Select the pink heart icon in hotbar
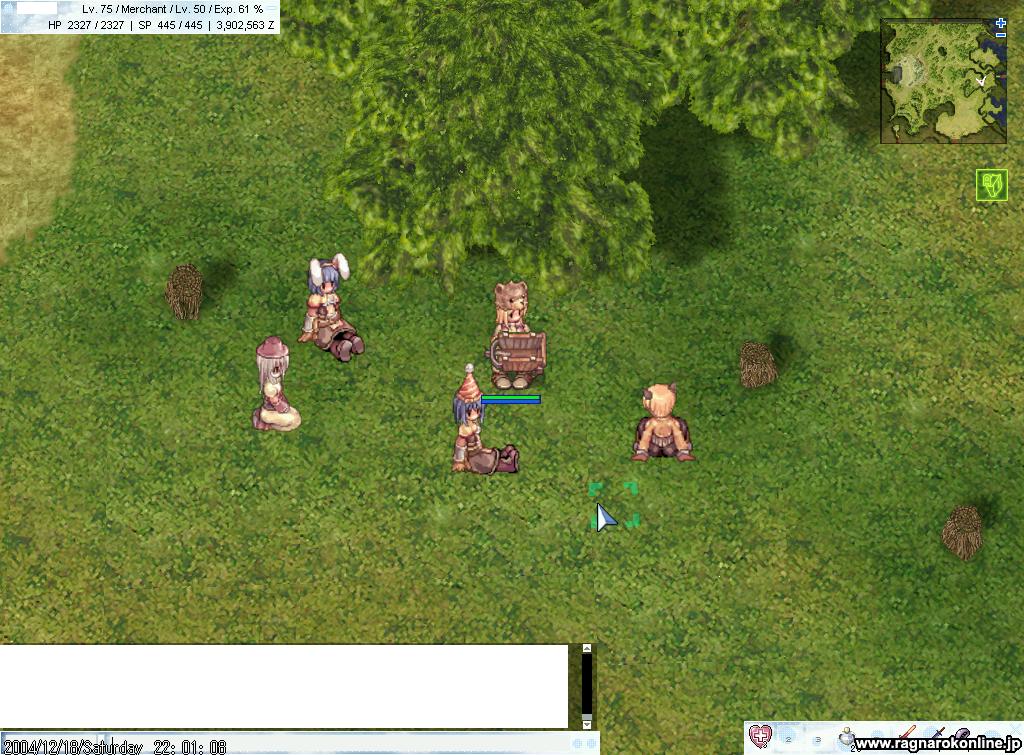This screenshot has height=755, width=1024. click(761, 737)
